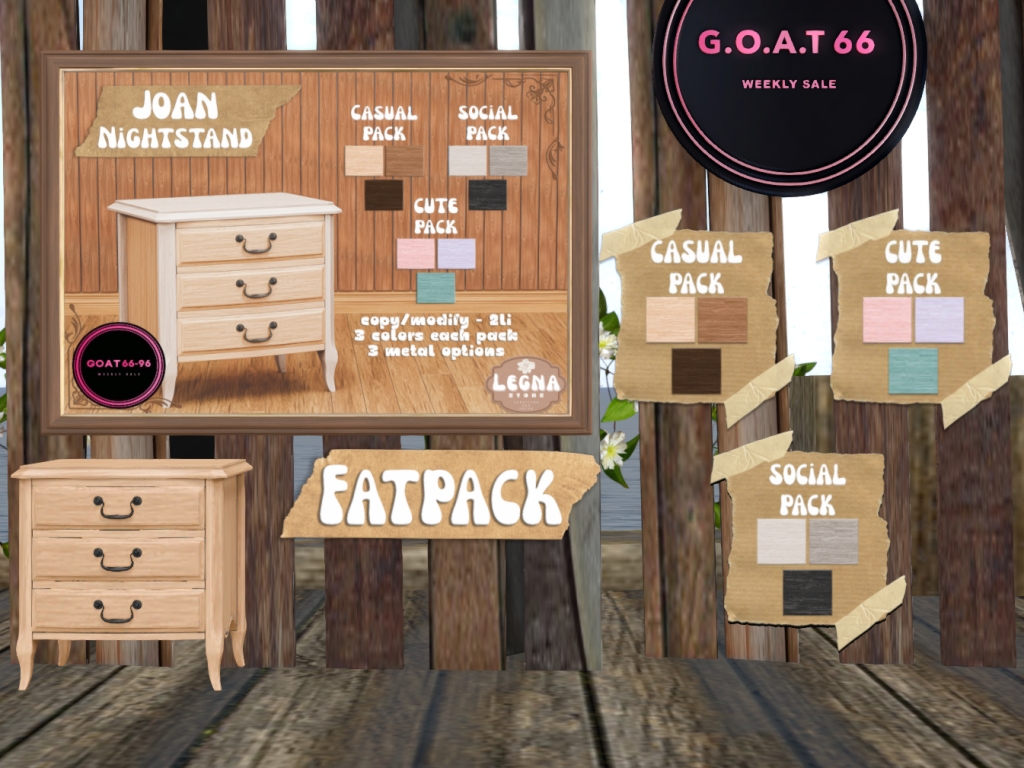Select the Fatpack vendor sign
The image size is (1024, 768).
pyautogui.click(x=440, y=494)
